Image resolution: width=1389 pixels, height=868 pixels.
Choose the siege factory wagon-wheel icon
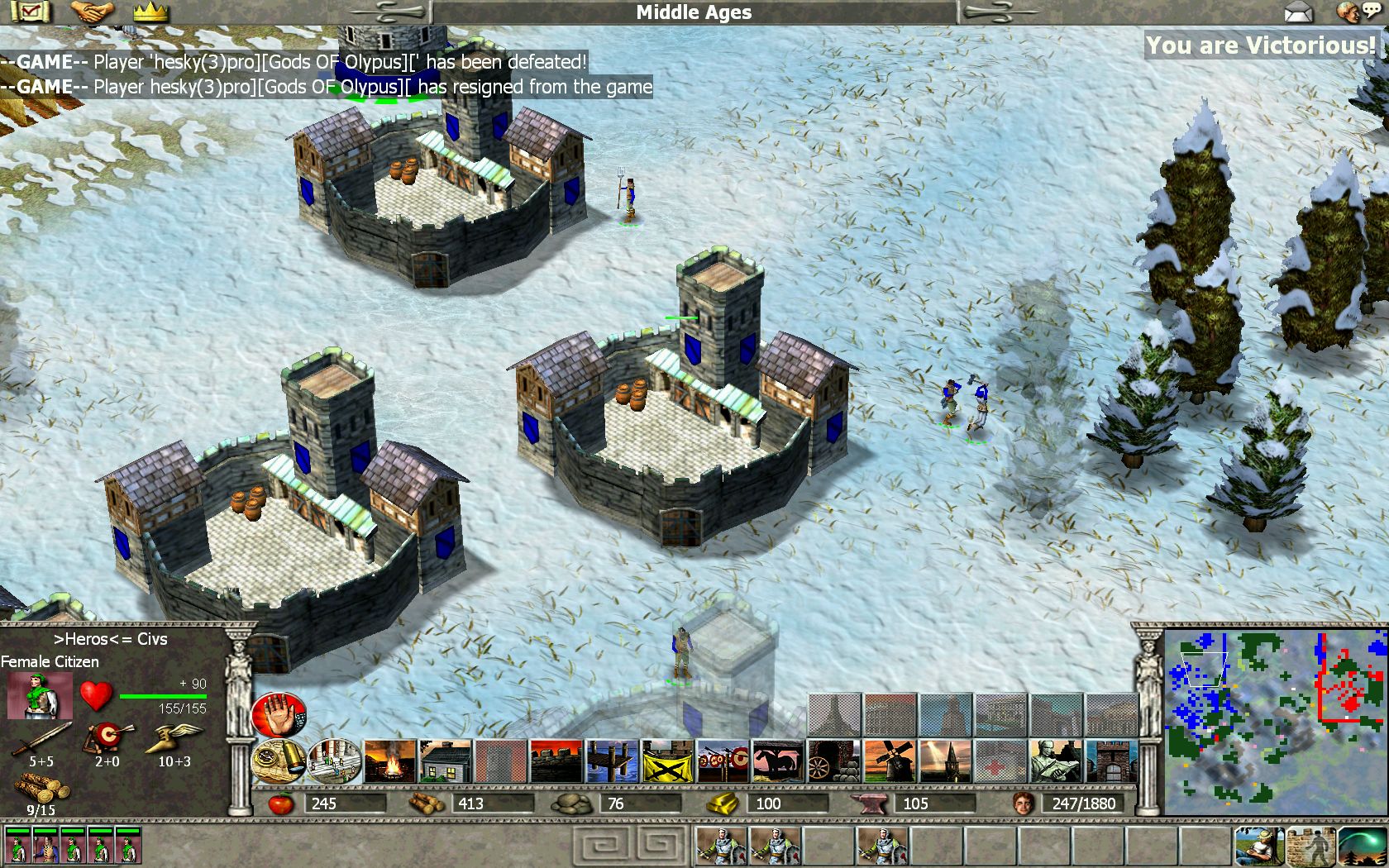(834, 761)
